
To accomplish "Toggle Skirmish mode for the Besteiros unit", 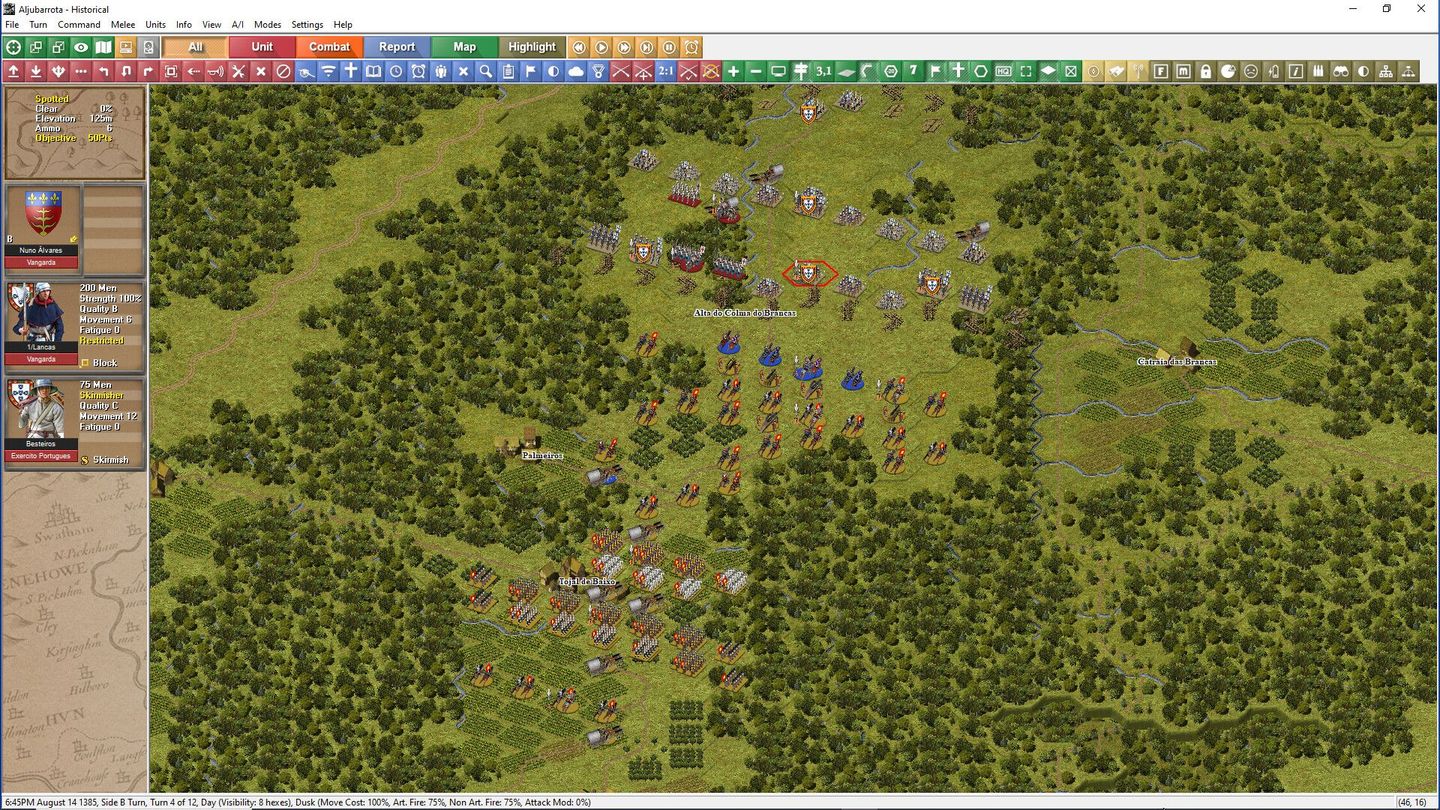I will coord(85,459).
